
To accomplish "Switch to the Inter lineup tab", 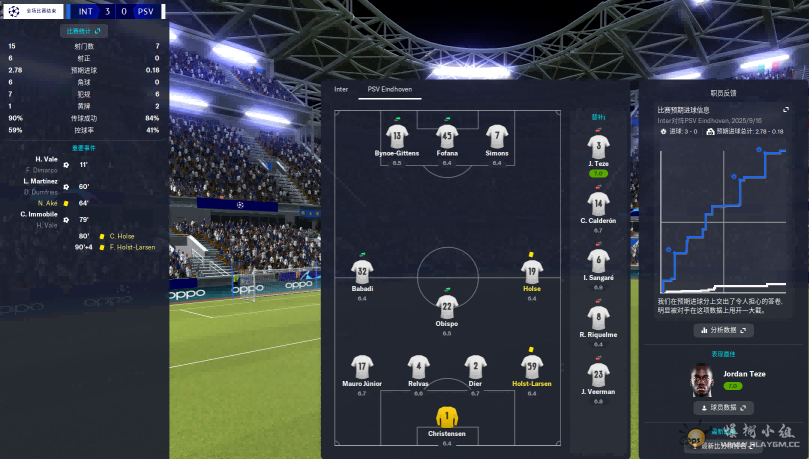I will coord(341,89).
